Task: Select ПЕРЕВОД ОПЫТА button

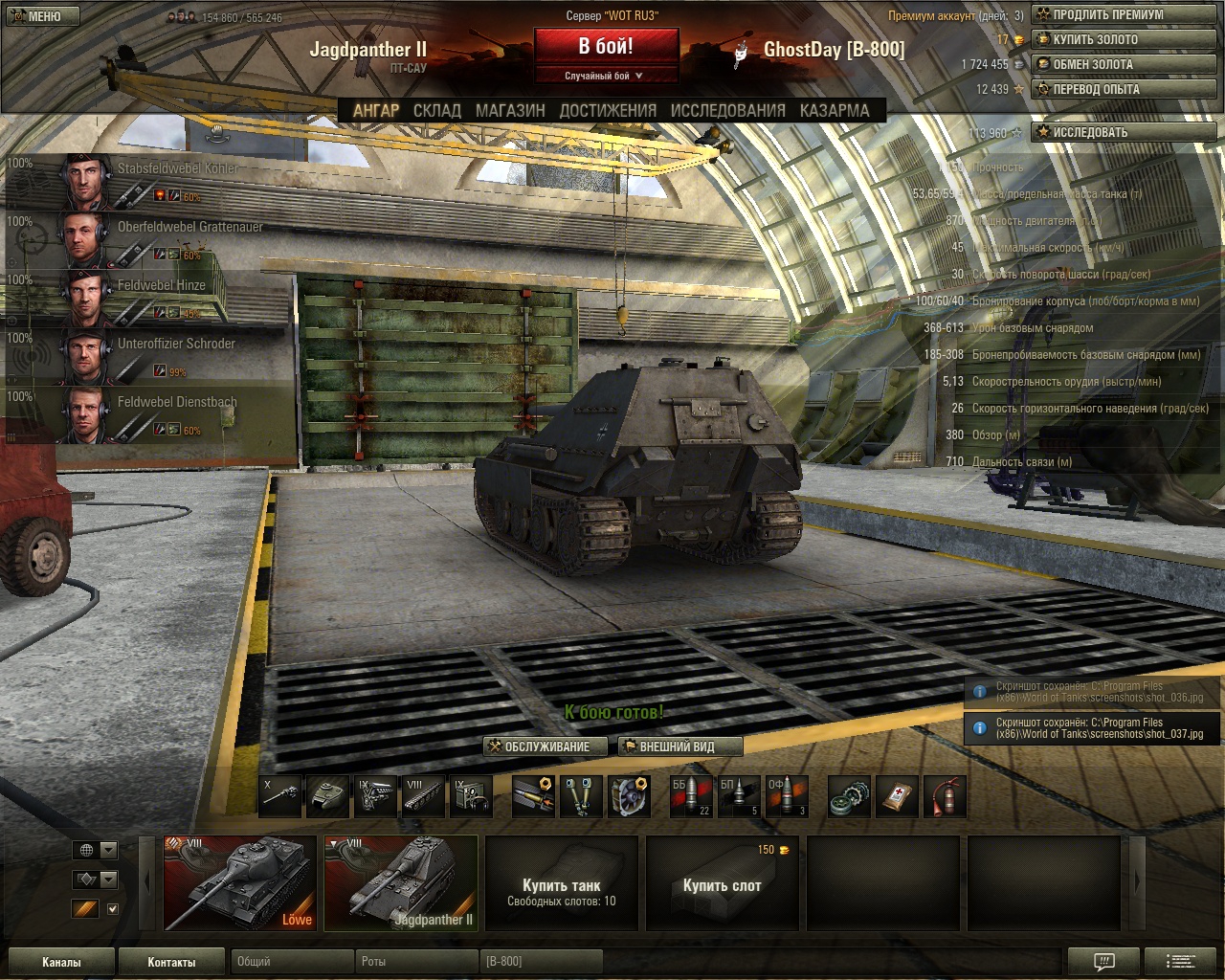Action: tap(1124, 90)
